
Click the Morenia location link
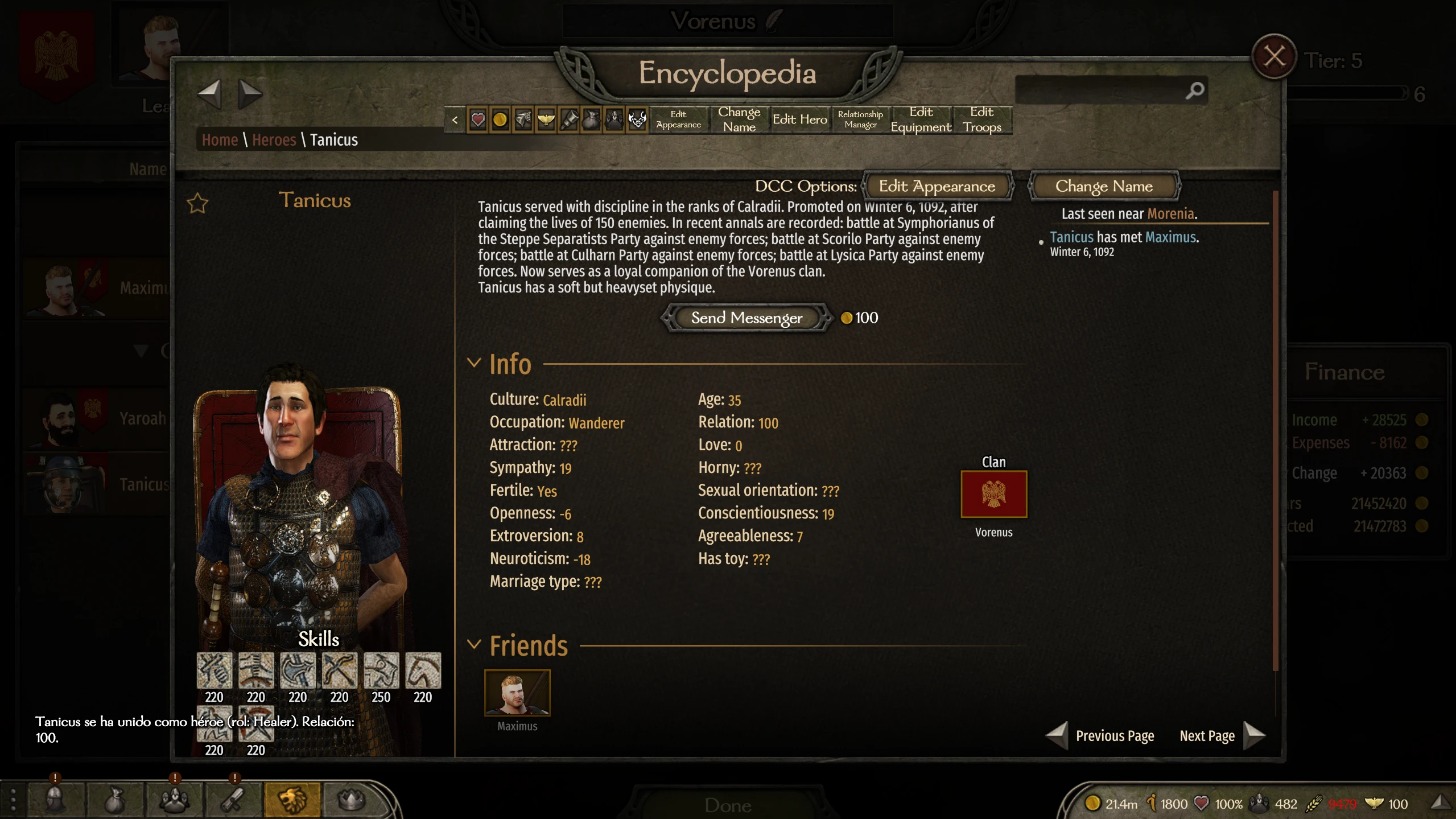1172,213
